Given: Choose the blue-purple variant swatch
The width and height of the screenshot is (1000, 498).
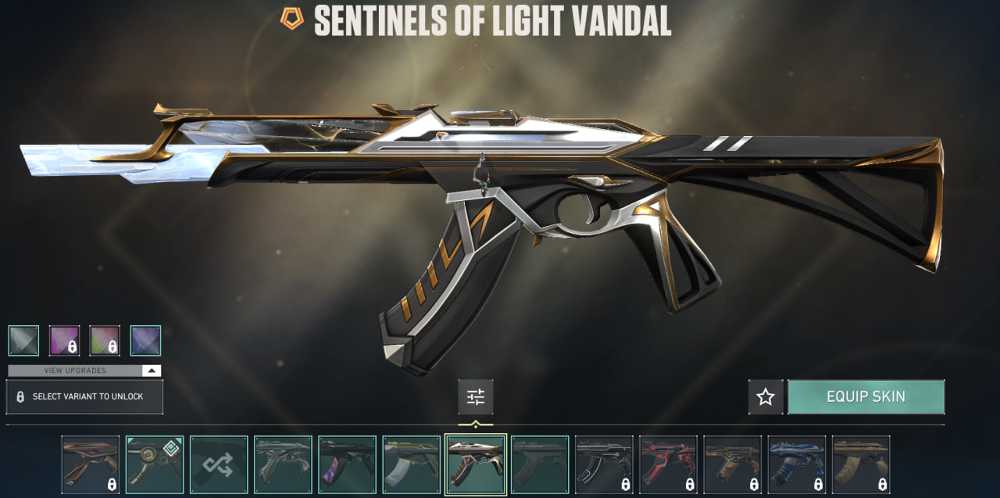Looking at the screenshot, I should [x=146, y=340].
